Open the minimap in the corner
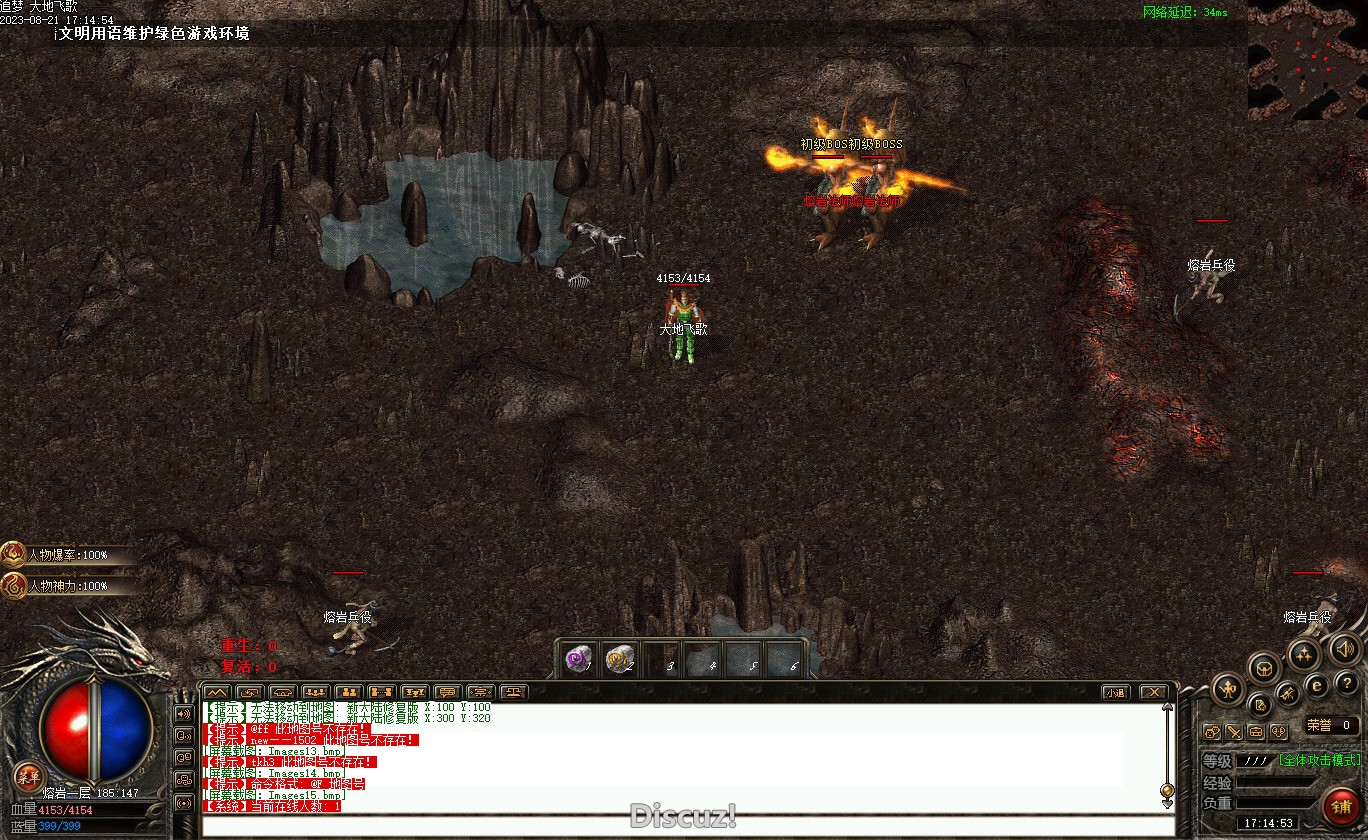Image resolution: width=1368 pixels, height=840 pixels. pyautogui.click(x=1307, y=60)
